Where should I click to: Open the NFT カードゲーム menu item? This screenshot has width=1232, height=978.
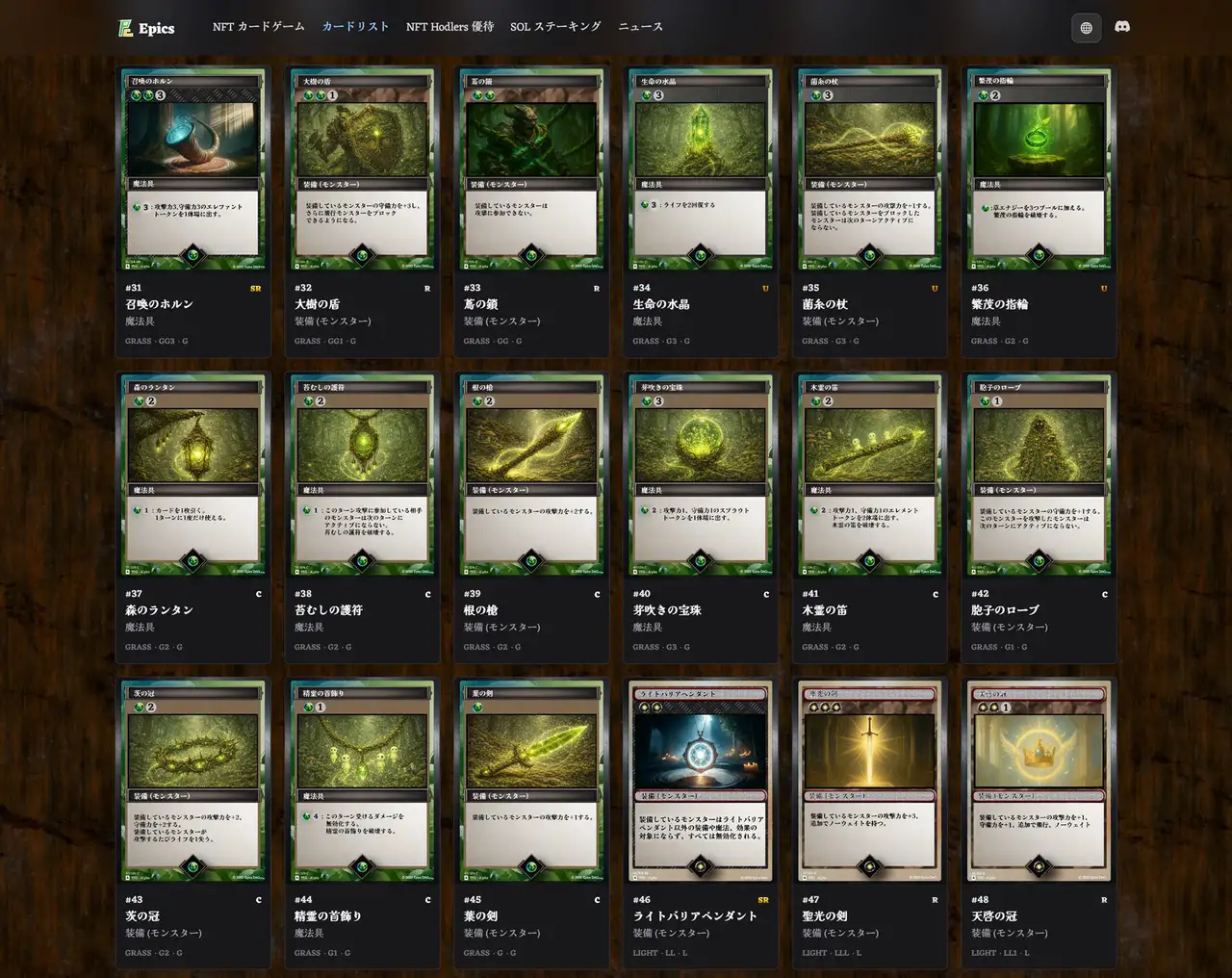(259, 28)
